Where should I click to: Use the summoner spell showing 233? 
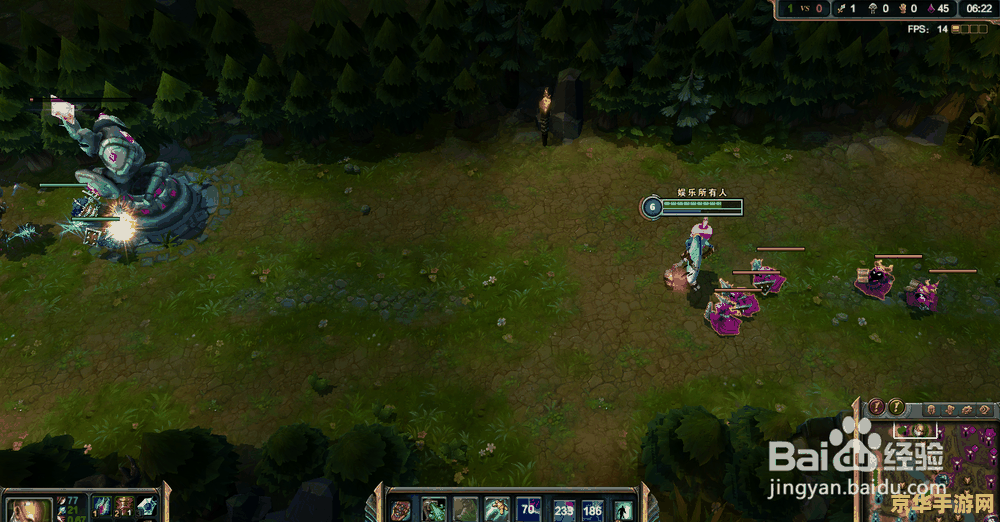click(x=564, y=510)
